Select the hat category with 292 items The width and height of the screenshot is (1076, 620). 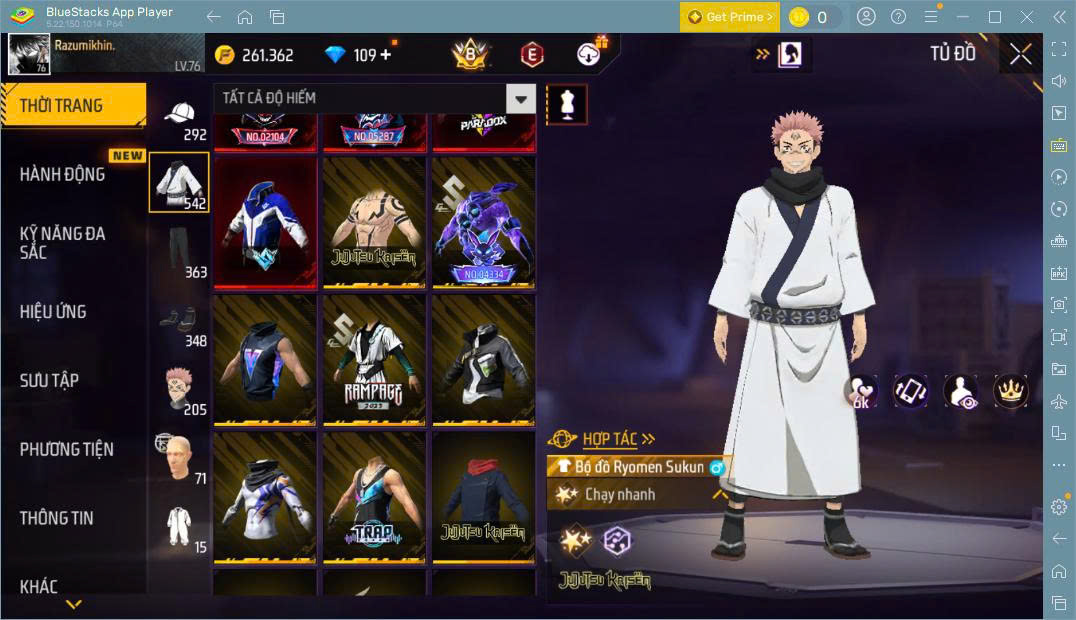click(180, 118)
